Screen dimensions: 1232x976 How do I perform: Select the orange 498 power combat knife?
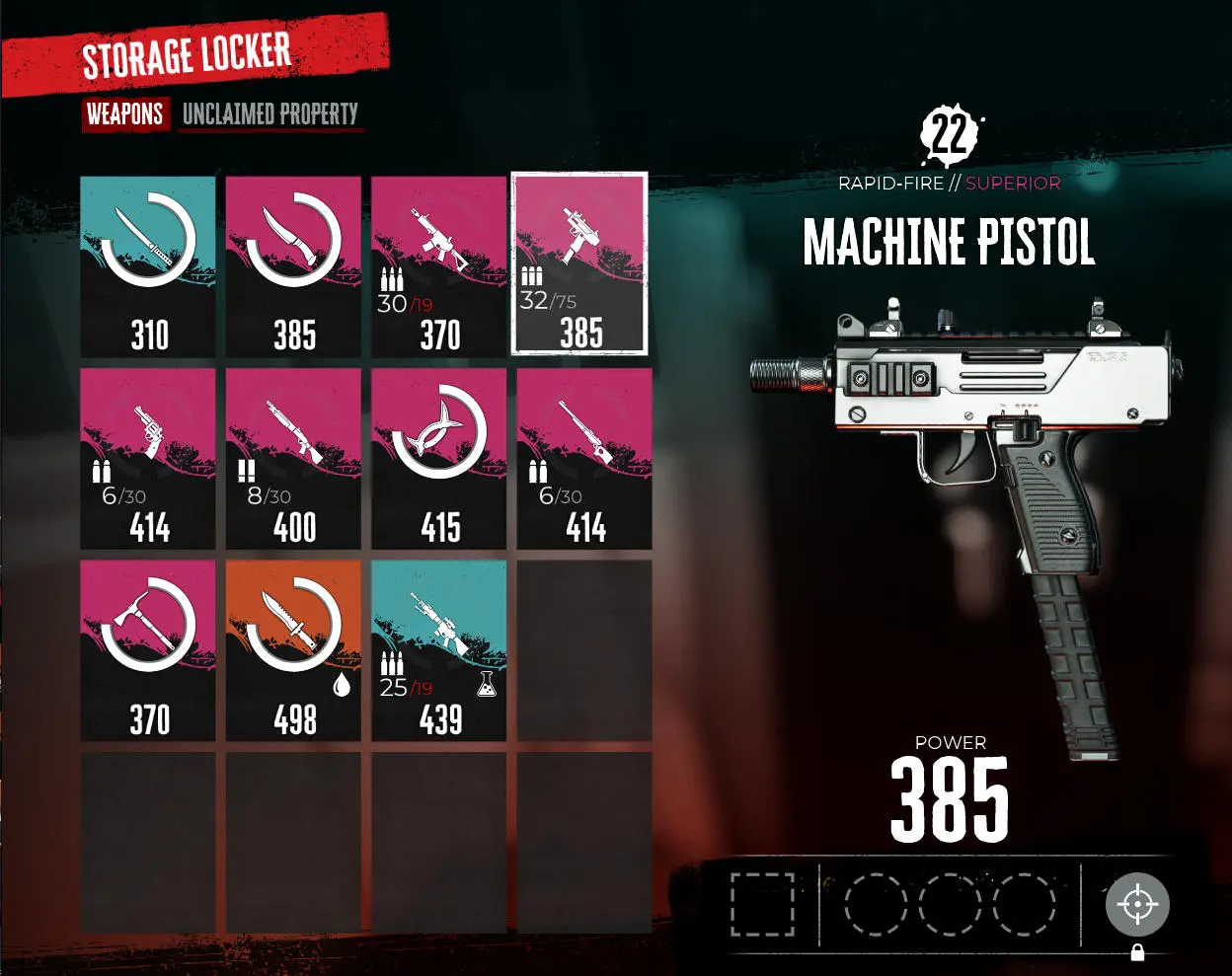293,650
